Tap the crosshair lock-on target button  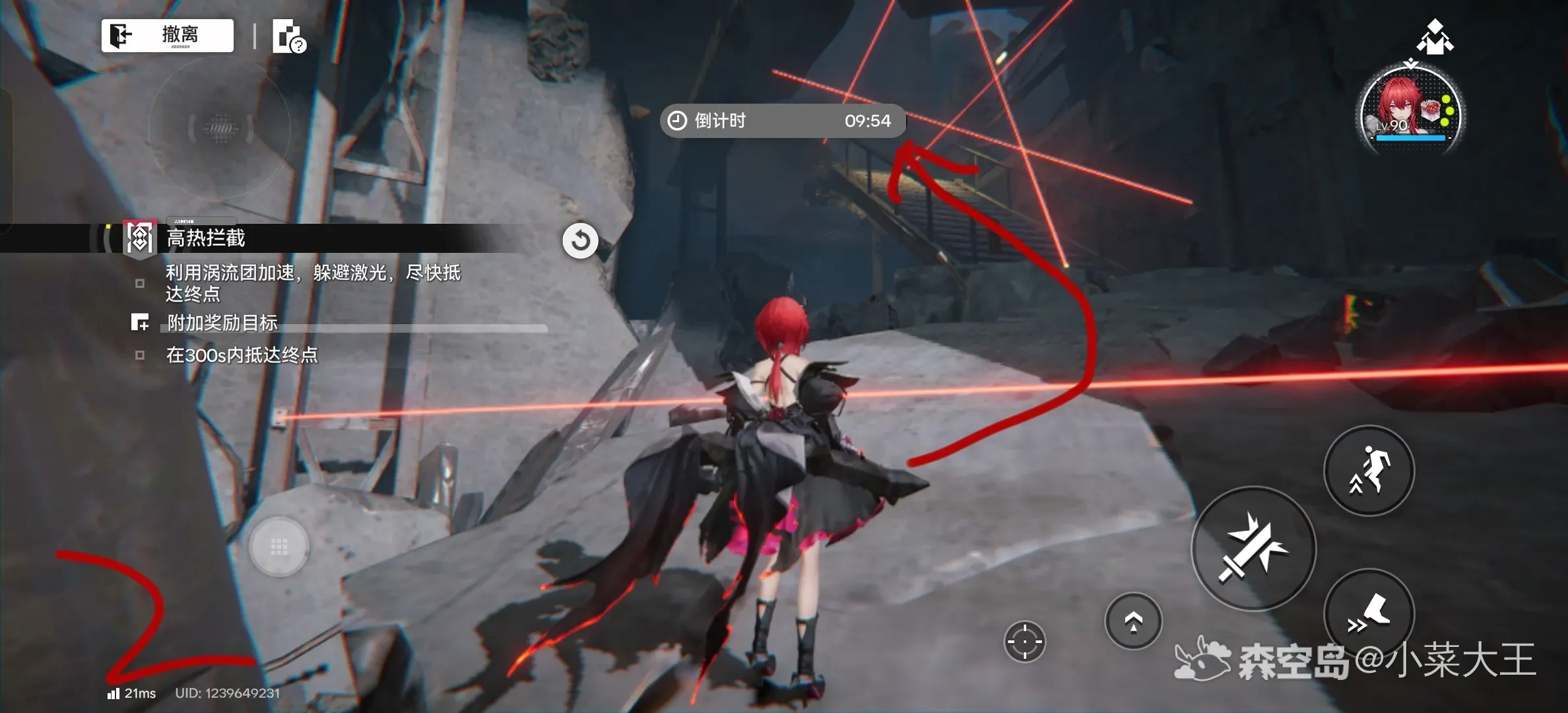click(1024, 641)
